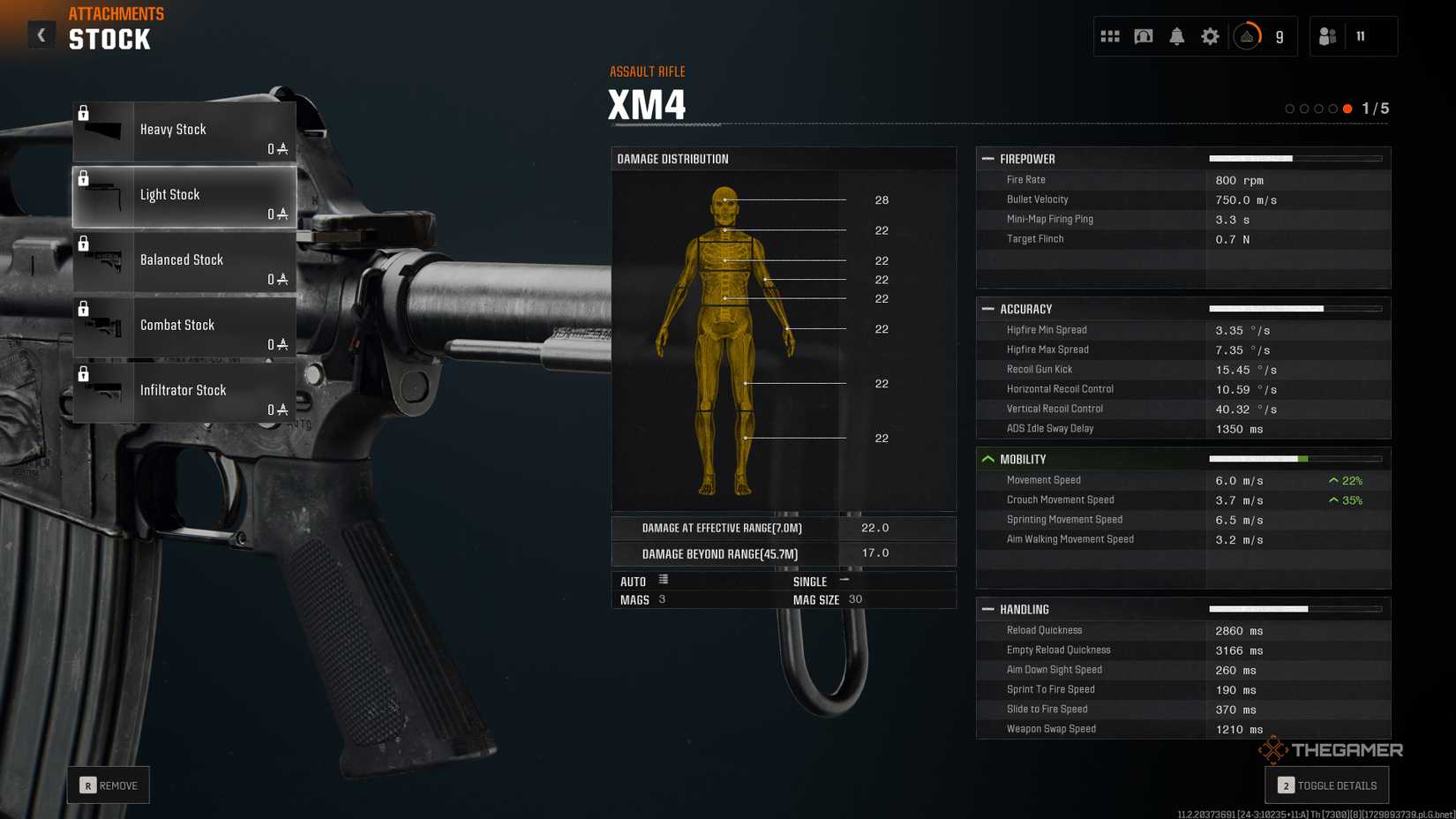1456x819 pixels.
Task: Open the headset icon in top bar
Action: pyautogui.click(x=1144, y=36)
